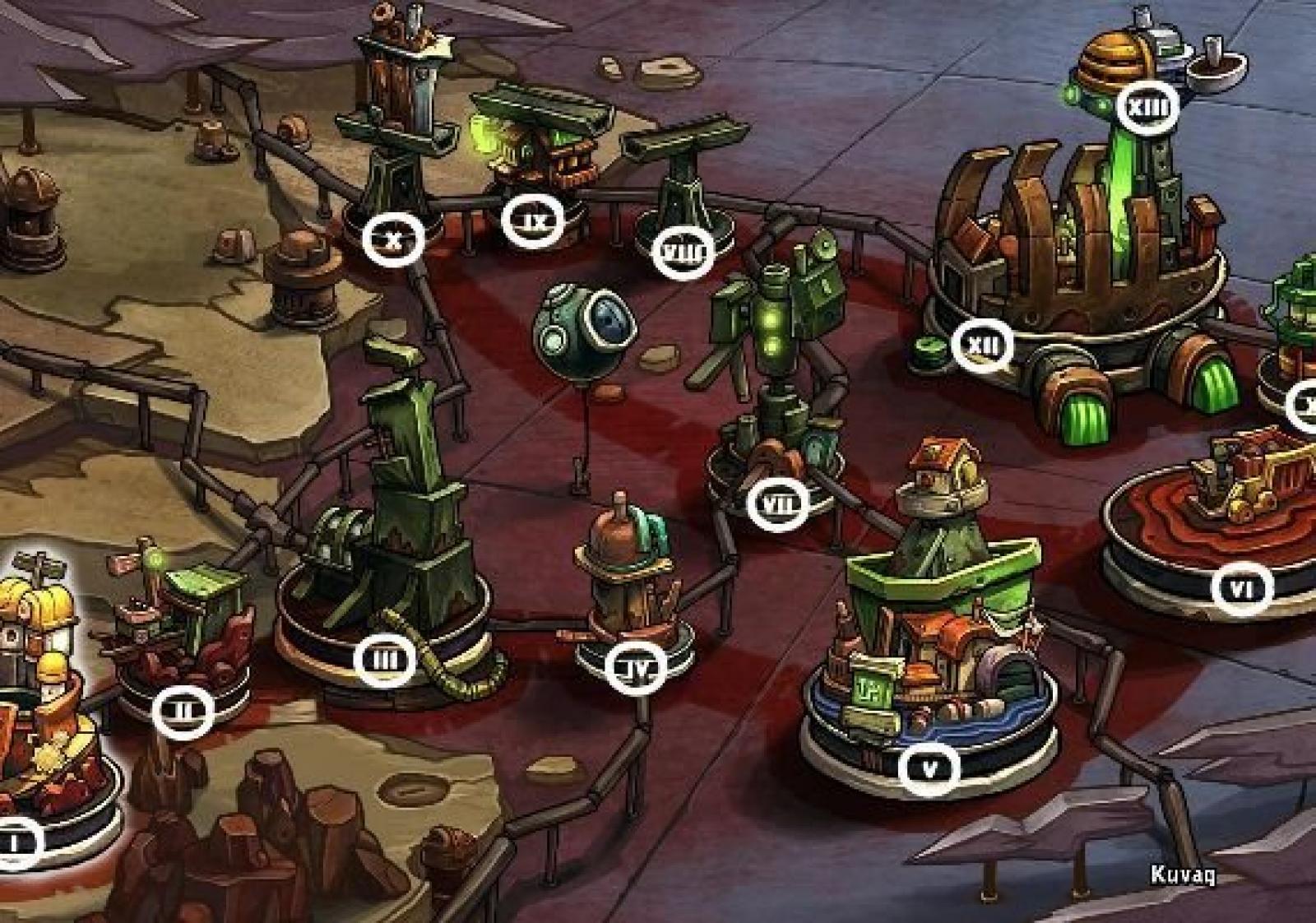The height and width of the screenshot is (923, 1316).
Task: Select the level IV marker
Action: point(637,667)
